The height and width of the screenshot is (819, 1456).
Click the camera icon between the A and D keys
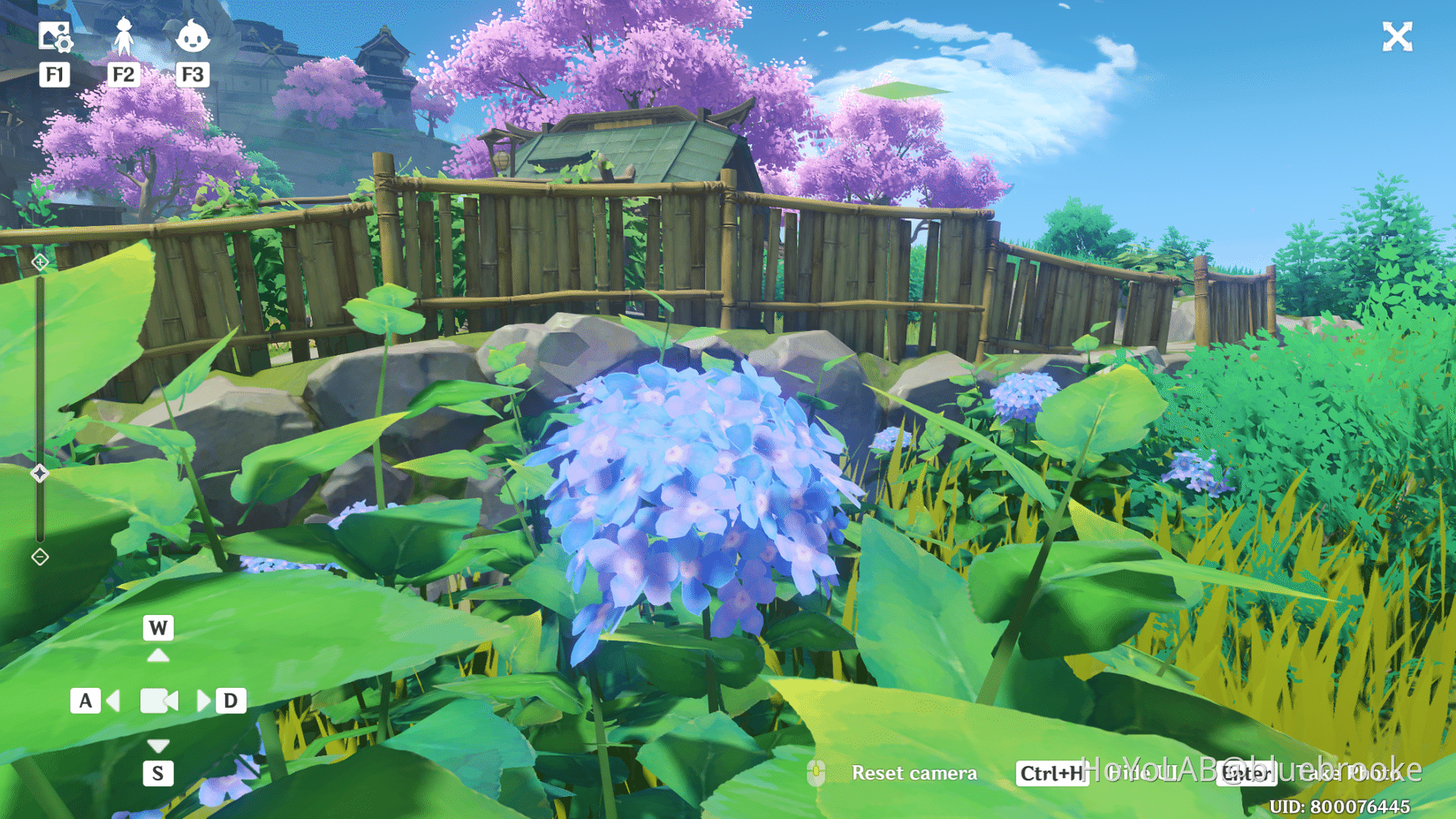point(157,700)
